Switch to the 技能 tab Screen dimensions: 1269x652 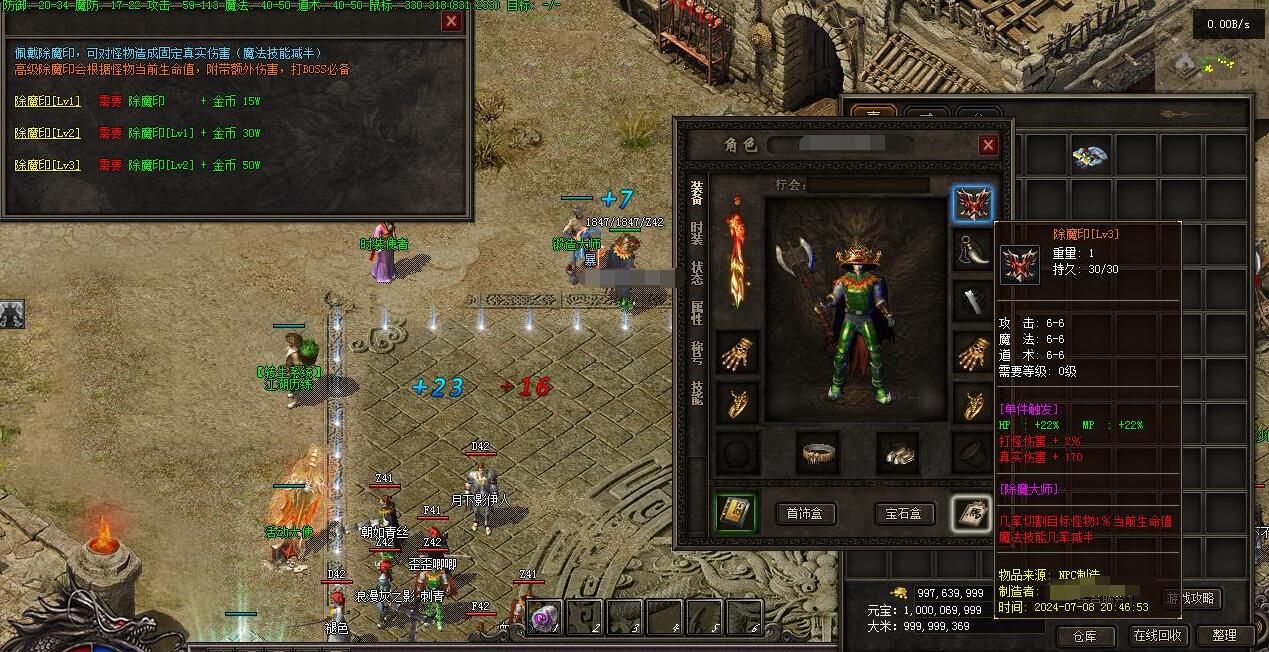pyautogui.click(x=697, y=392)
